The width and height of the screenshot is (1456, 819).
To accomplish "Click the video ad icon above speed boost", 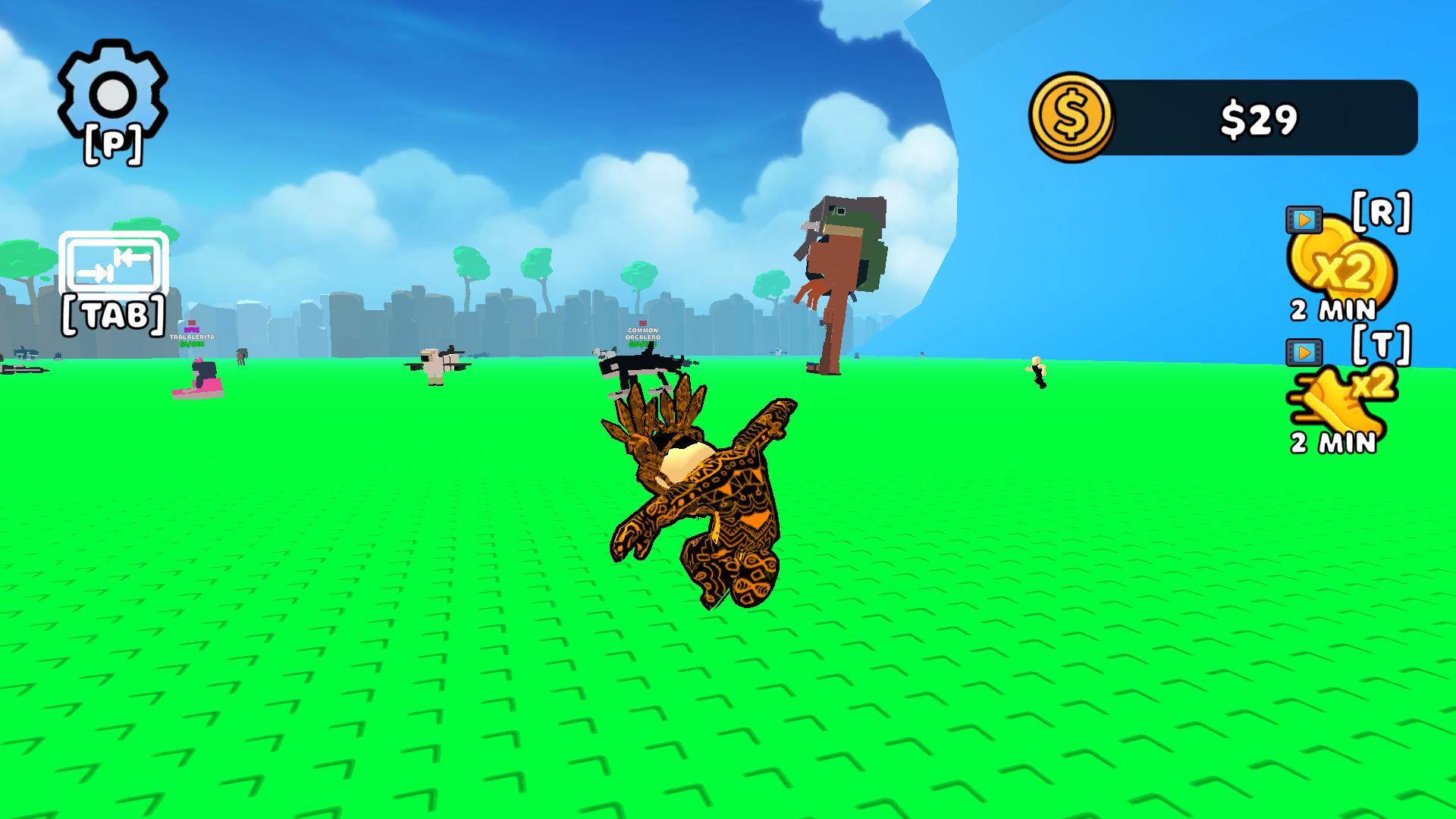I will [x=1303, y=351].
